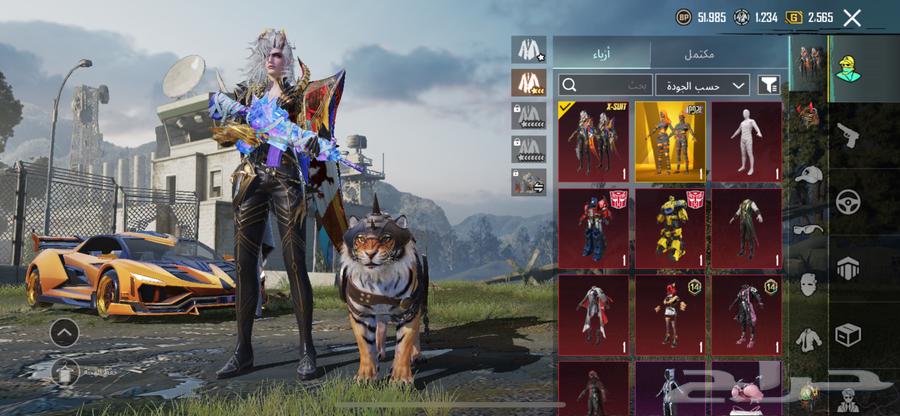The image size is (900, 416).
Task: Select the white mummy outfit tile
Action: click(x=747, y=141)
